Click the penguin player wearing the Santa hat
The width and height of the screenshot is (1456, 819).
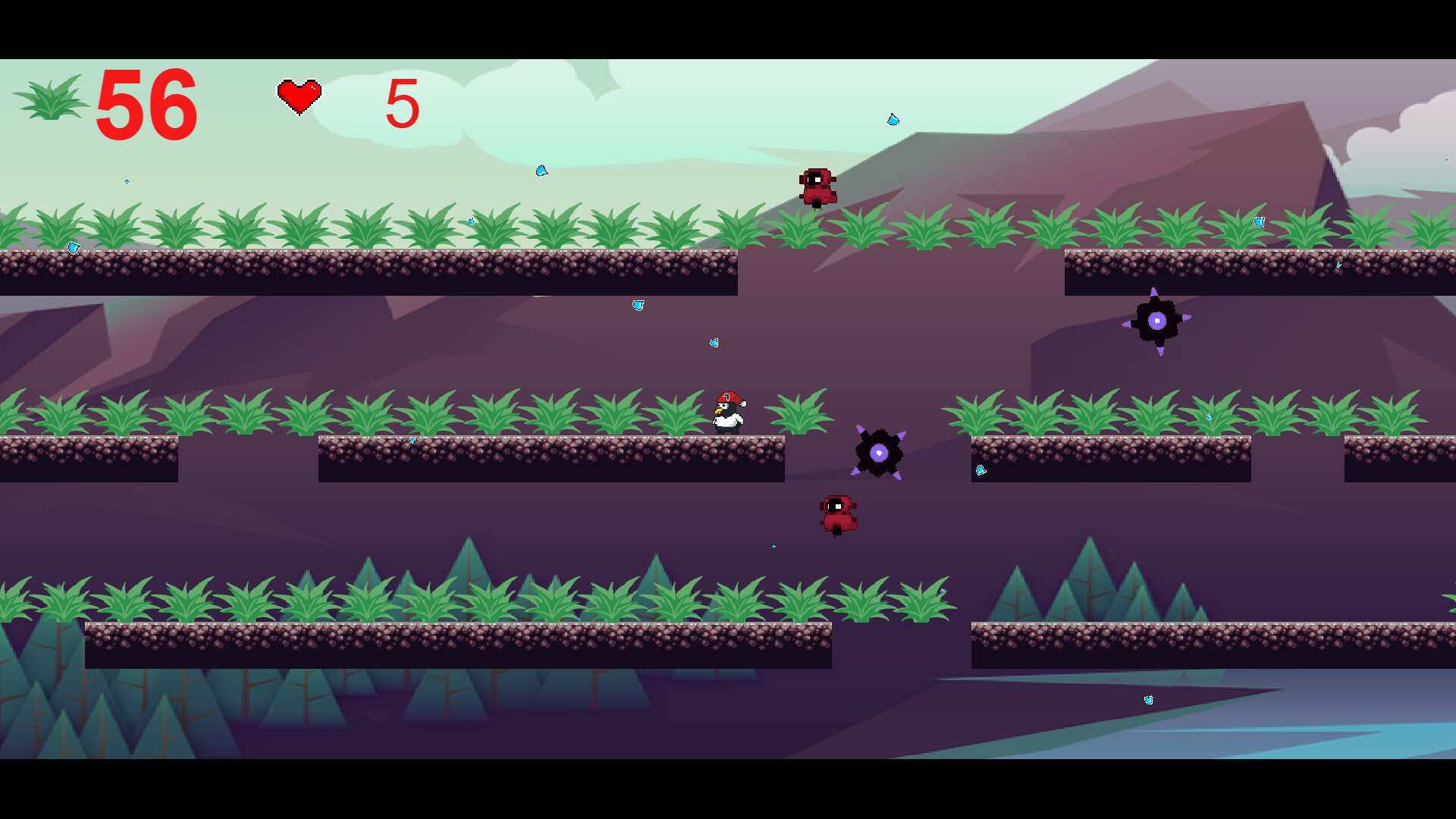coord(728,413)
